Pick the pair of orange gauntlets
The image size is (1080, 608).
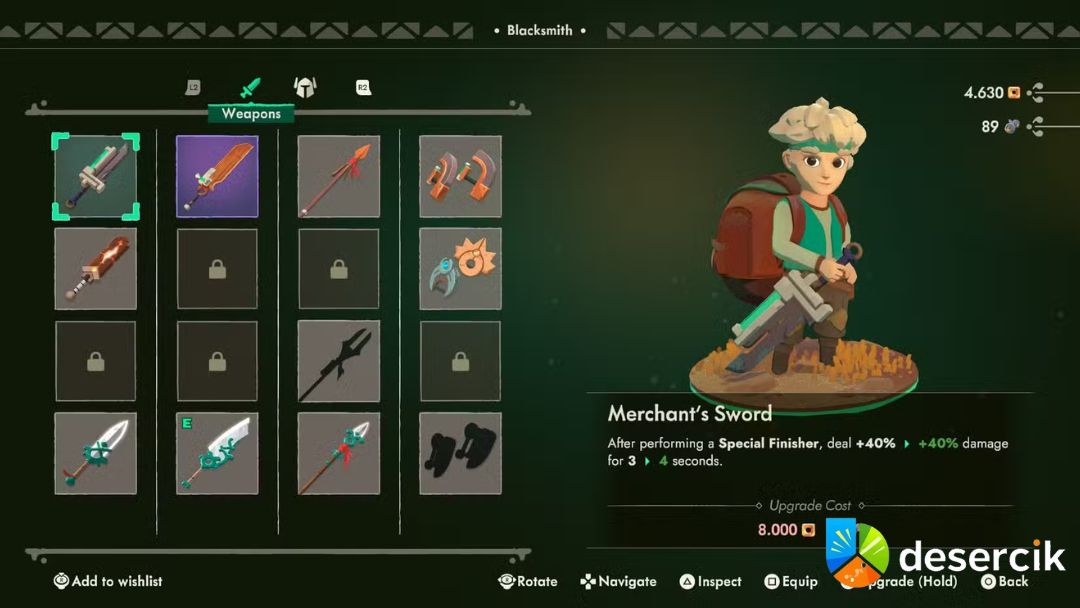click(460, 177)
